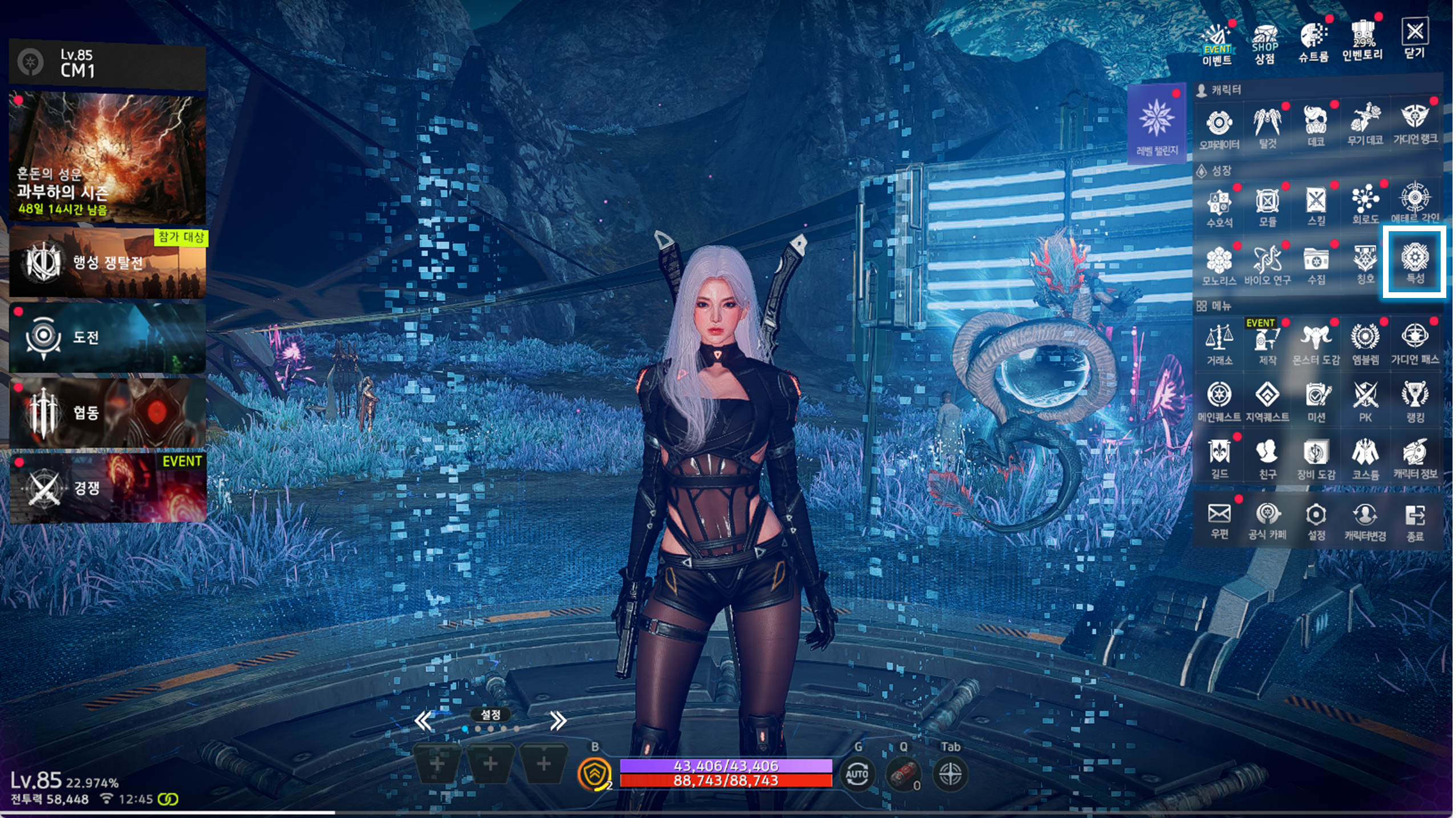1456x818 pixels.
Task: Open the 이벤트 event page
Action: [1217, 43]
